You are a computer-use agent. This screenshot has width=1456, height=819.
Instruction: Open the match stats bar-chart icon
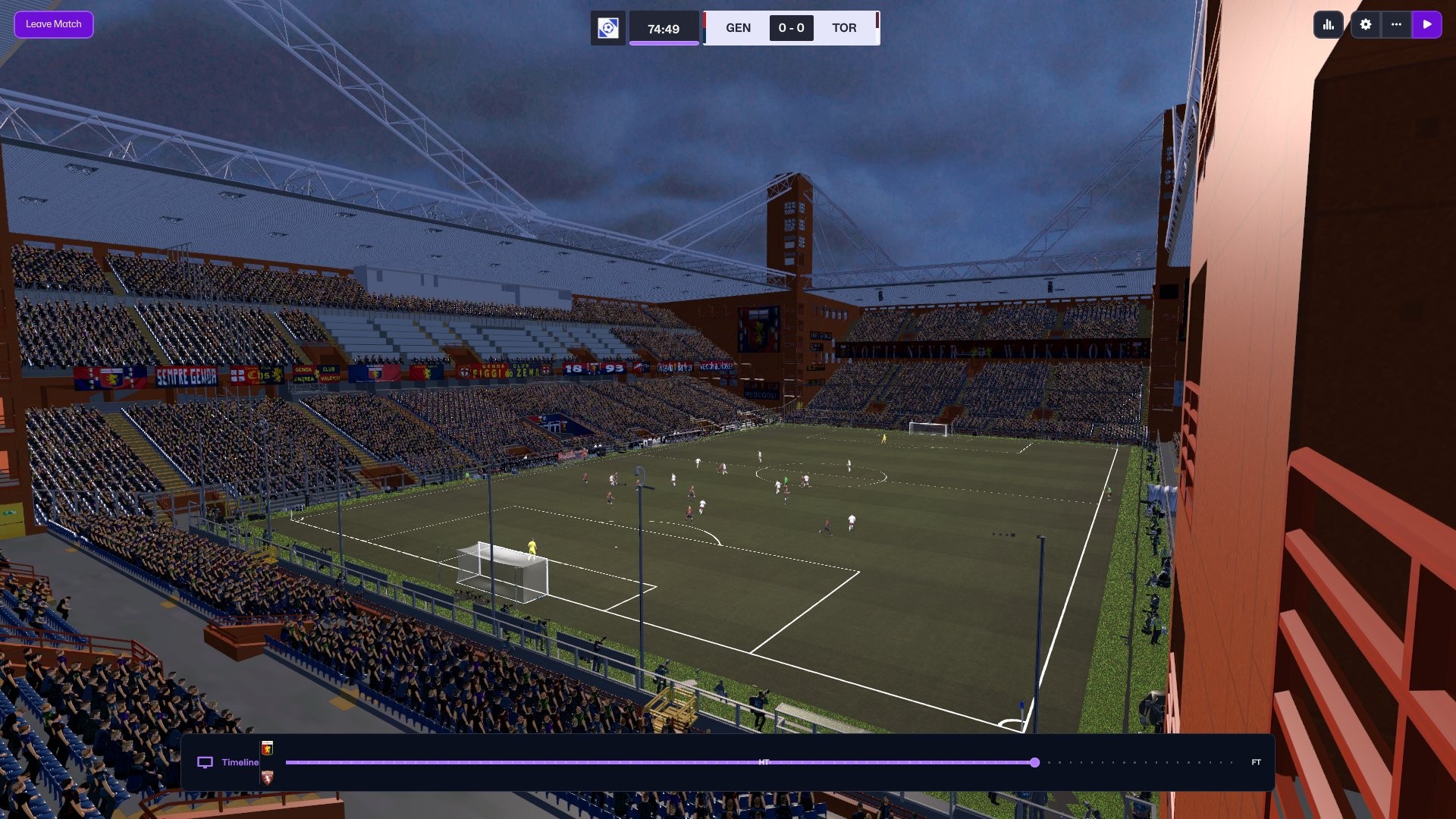click(1328, 24)
